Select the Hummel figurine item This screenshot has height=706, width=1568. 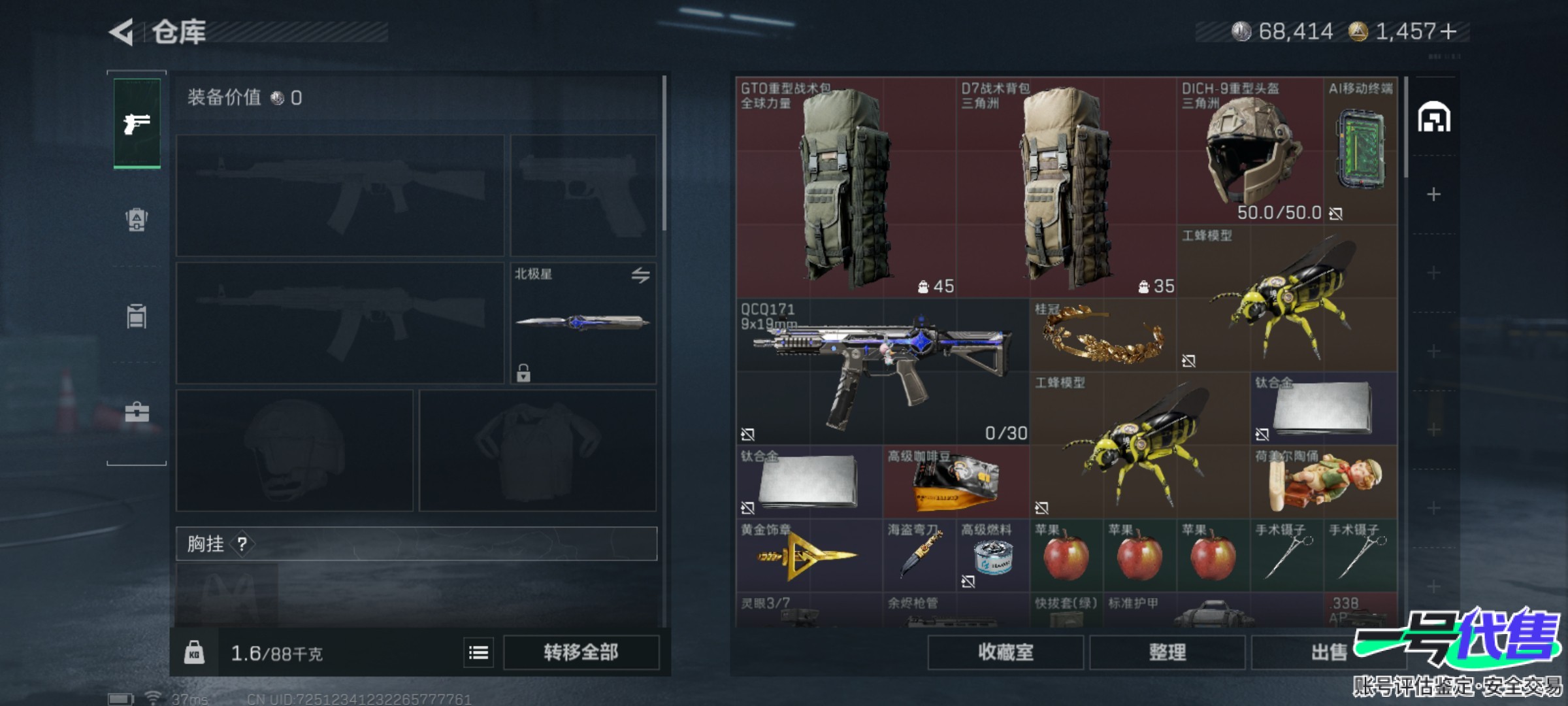[x=1324, y=482]
